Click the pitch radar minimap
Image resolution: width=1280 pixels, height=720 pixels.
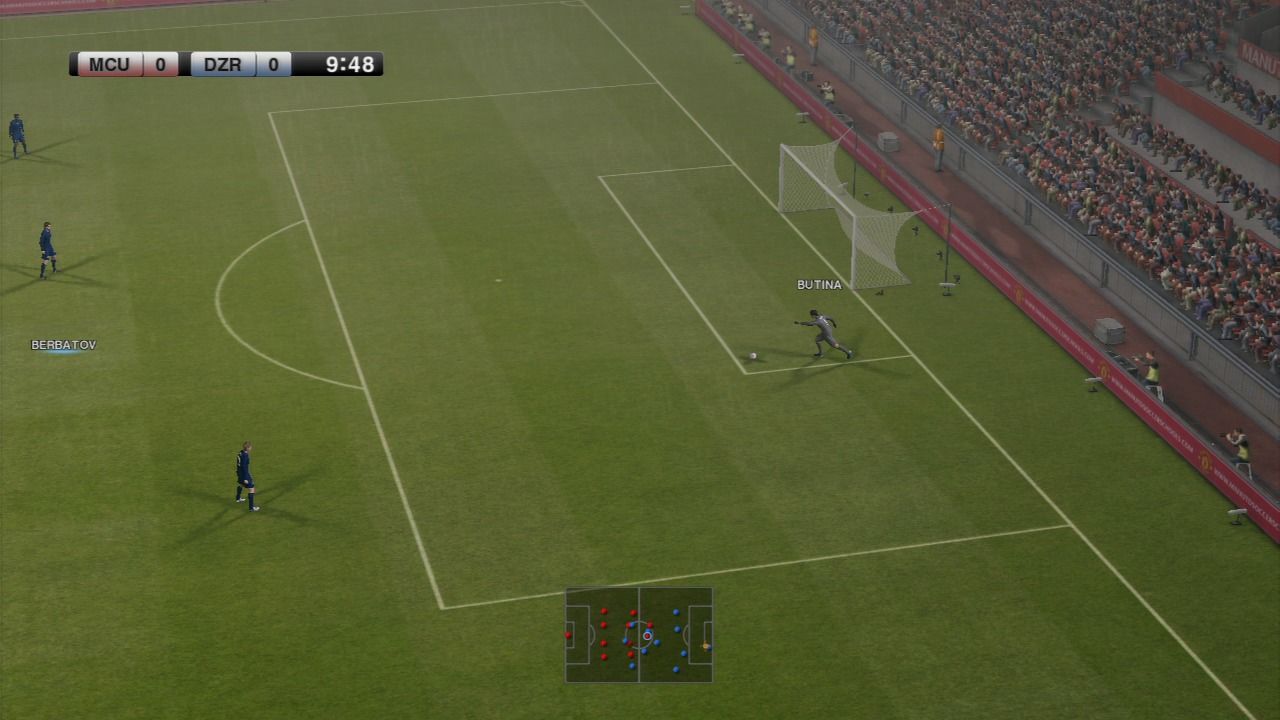pos(639,635)
